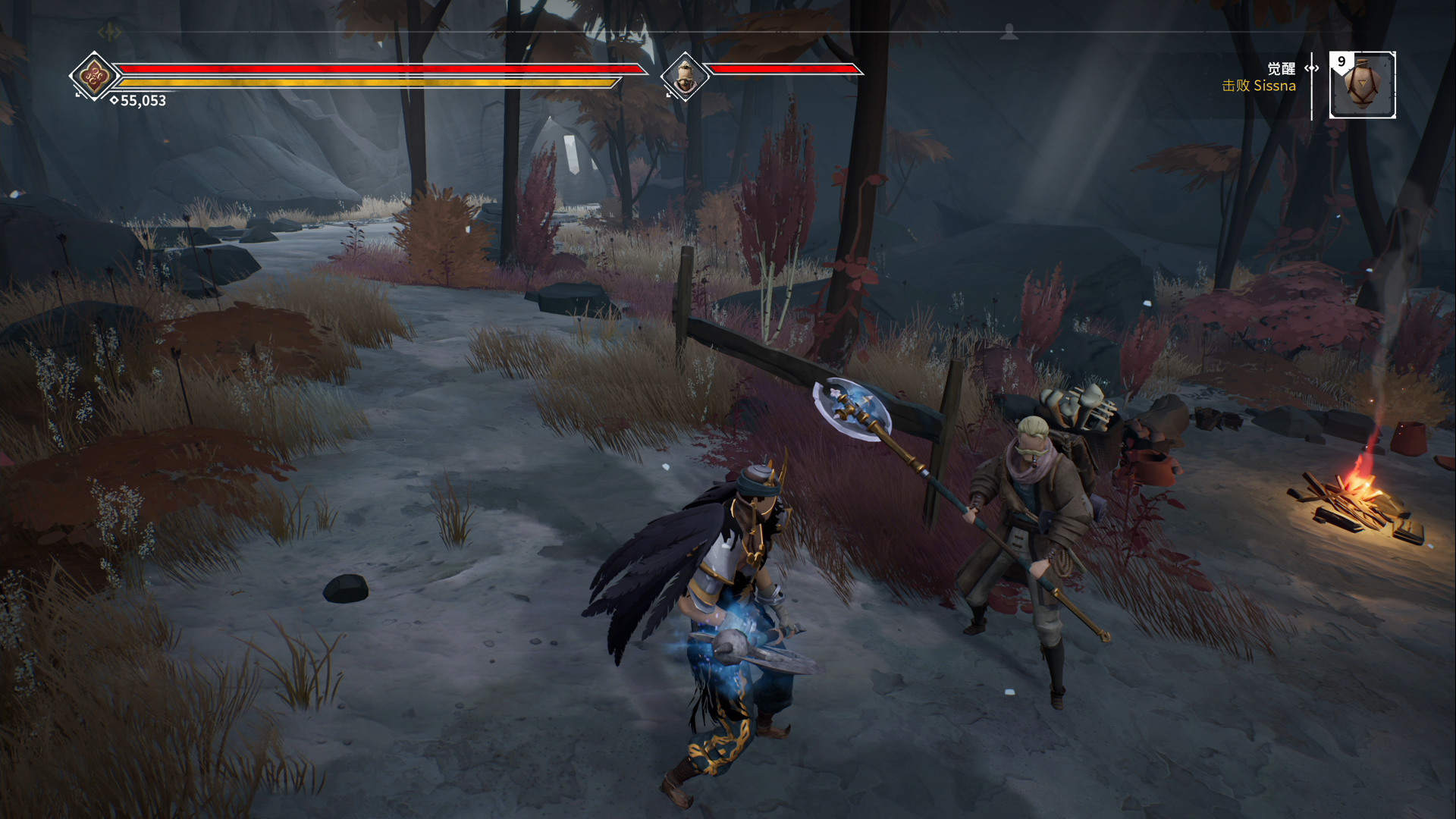Image resolution: width=1456 pixels, height=819 pixels.
Task: Click the compass marker on top bar
Action: (x=1009, y=32)
